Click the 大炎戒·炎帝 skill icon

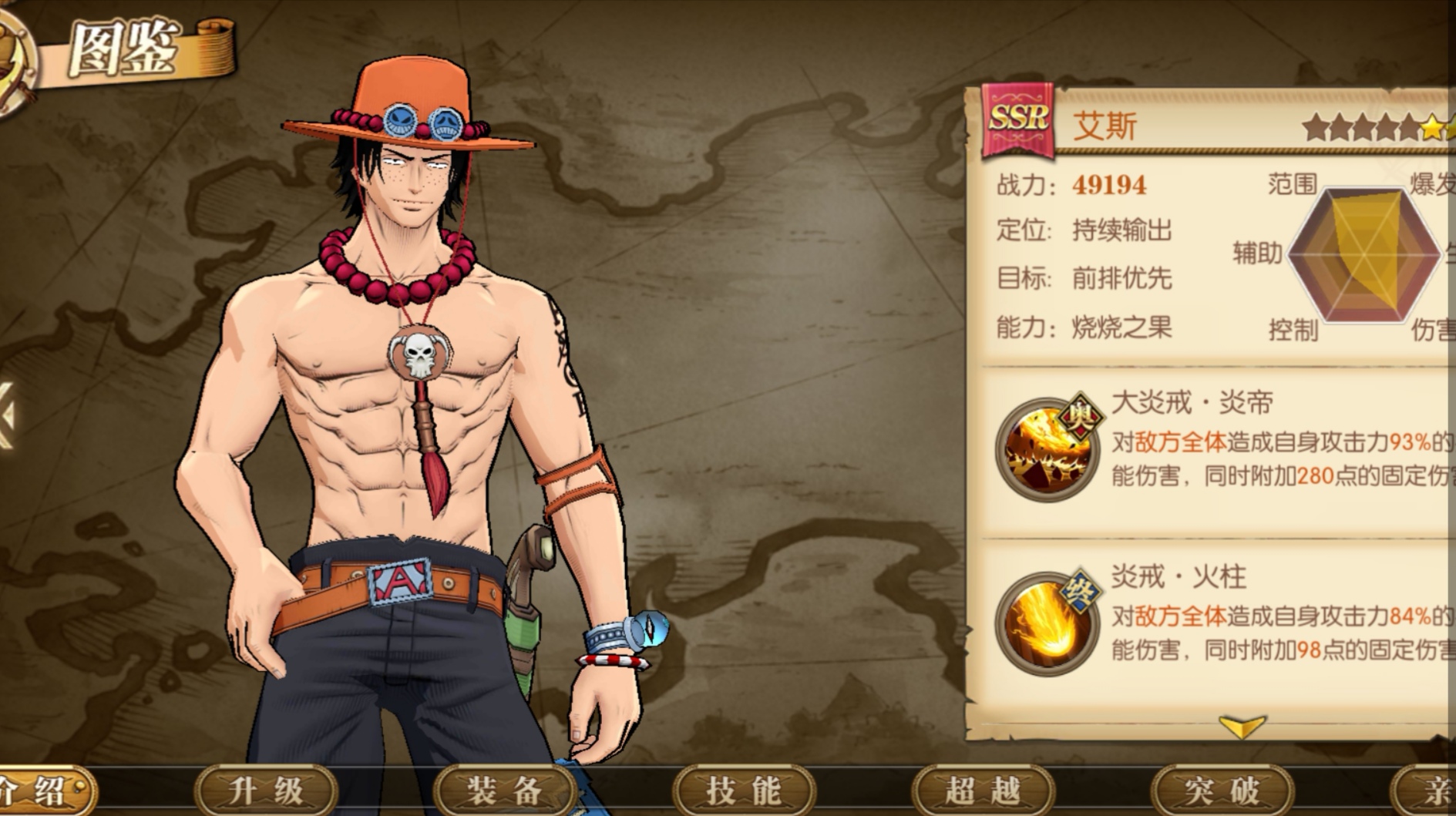pos(1047,448)
